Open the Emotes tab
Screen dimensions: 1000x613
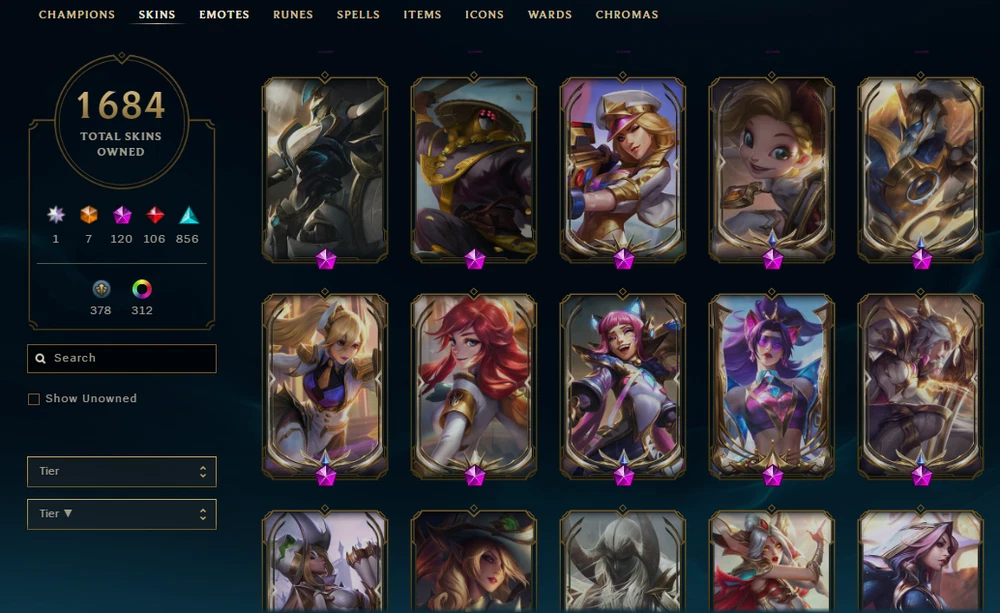click(224, 15)
